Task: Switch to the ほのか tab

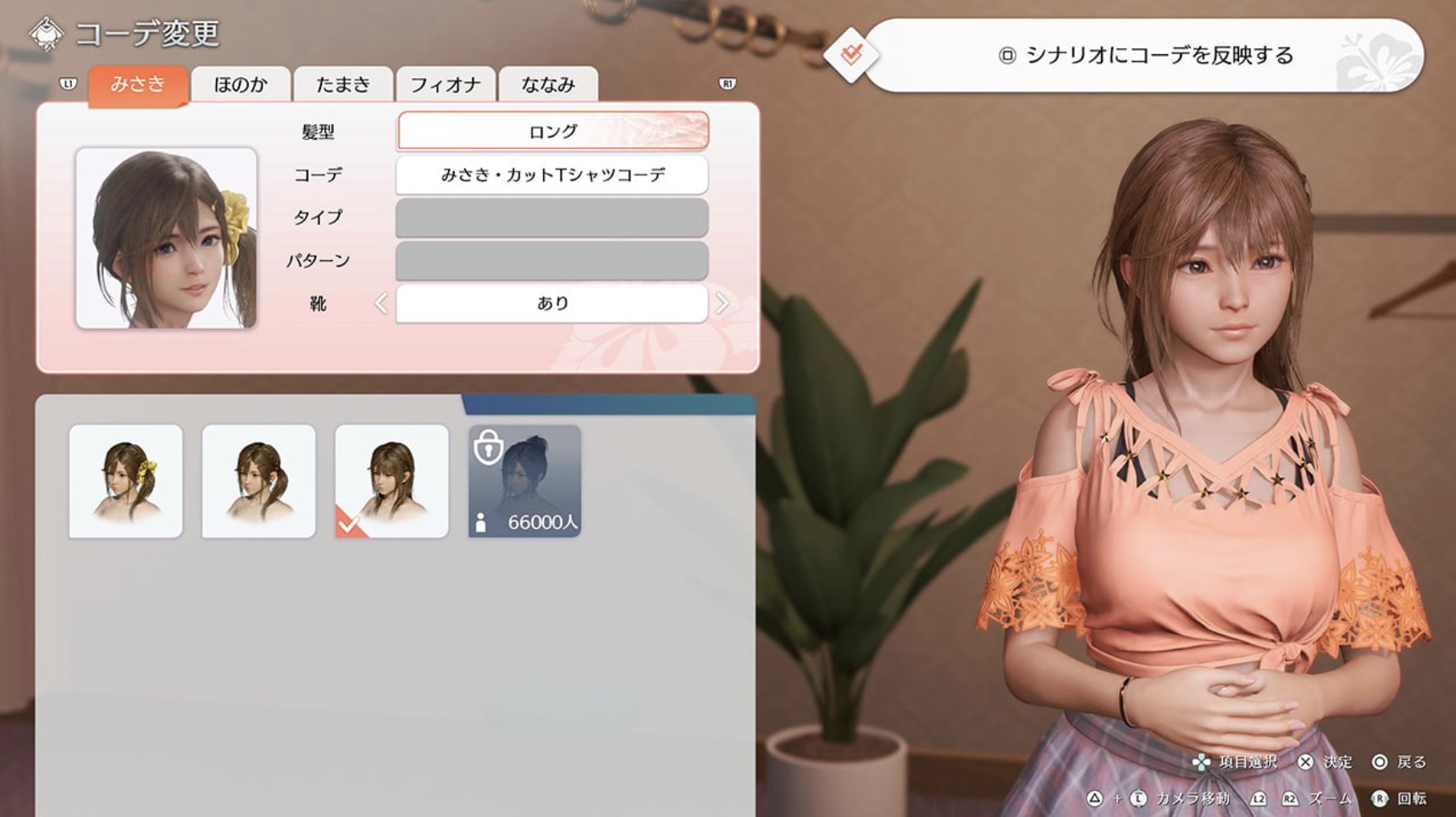Action: click(240, 84)
